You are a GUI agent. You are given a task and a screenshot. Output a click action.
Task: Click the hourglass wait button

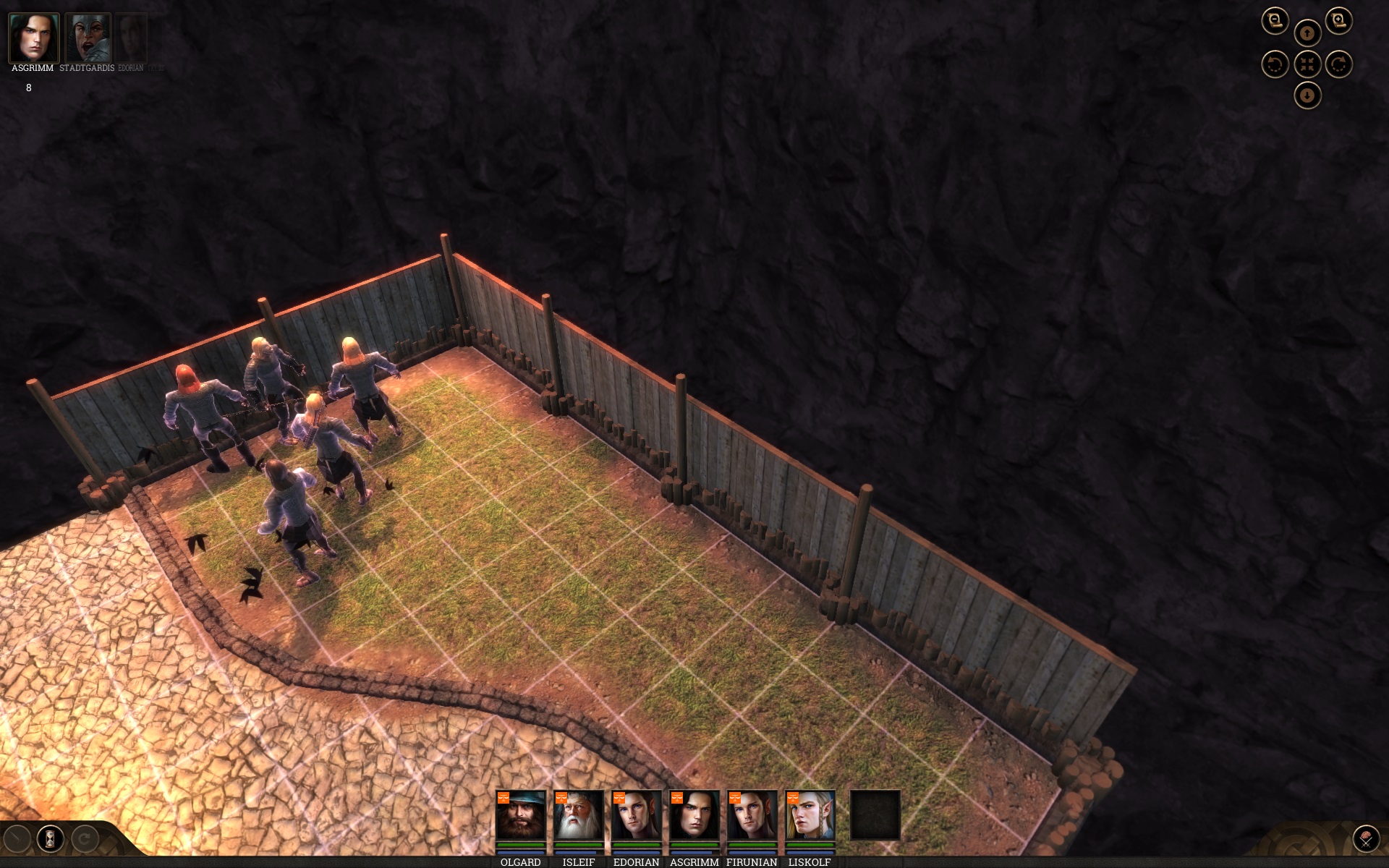click(x=51, y=839)
